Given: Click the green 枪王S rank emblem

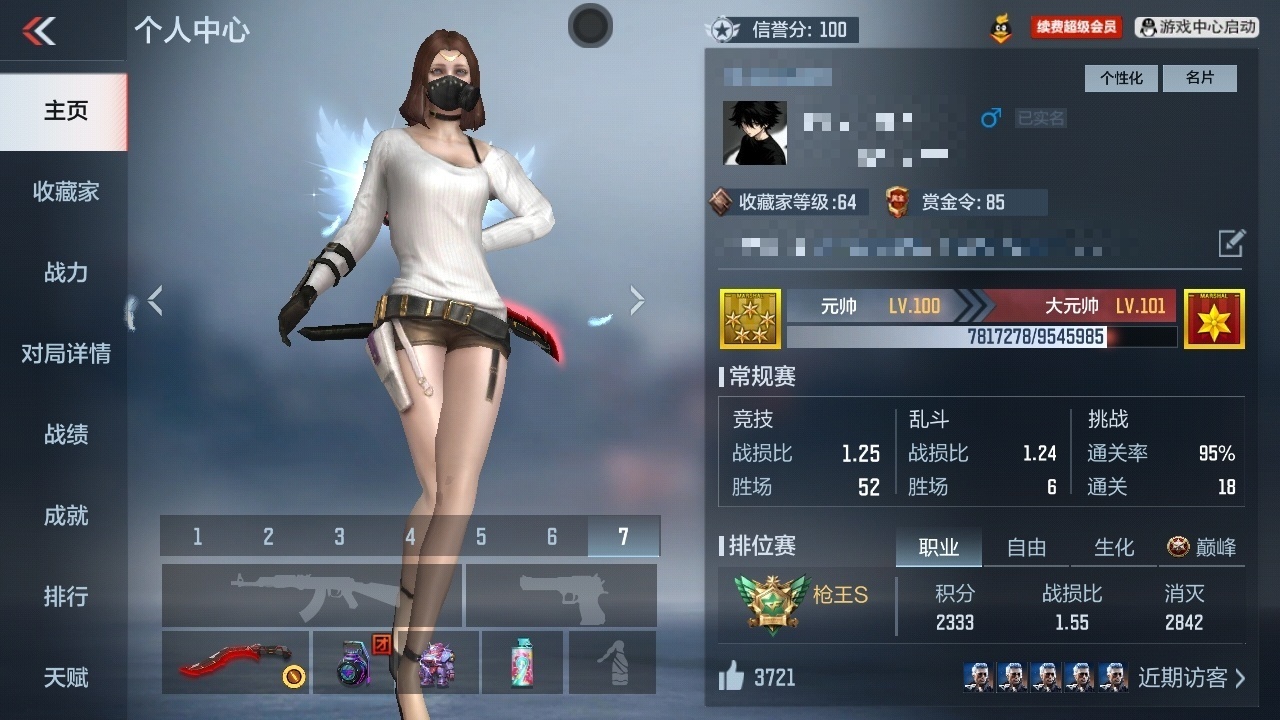Looking at the screenshot, I should 771,602.
